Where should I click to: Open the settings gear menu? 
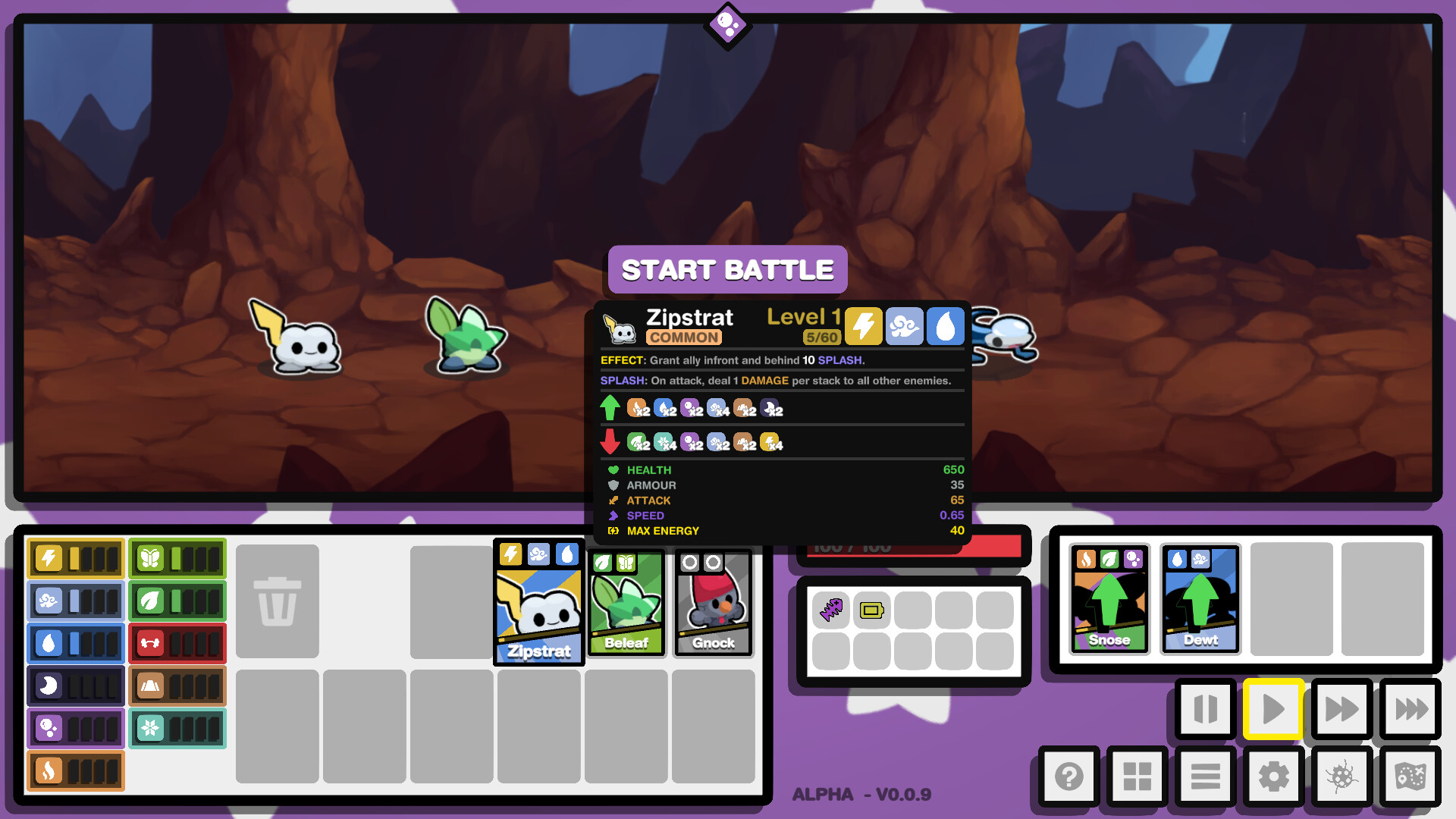coord(1272,777)
